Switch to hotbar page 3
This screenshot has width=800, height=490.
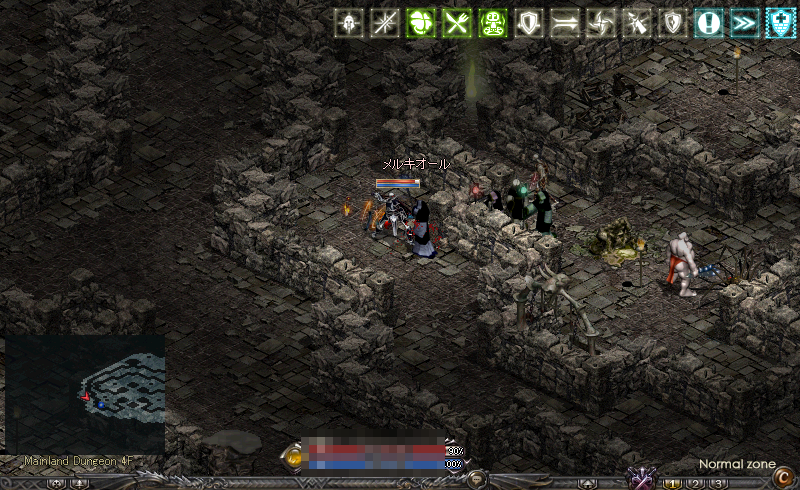718,484
